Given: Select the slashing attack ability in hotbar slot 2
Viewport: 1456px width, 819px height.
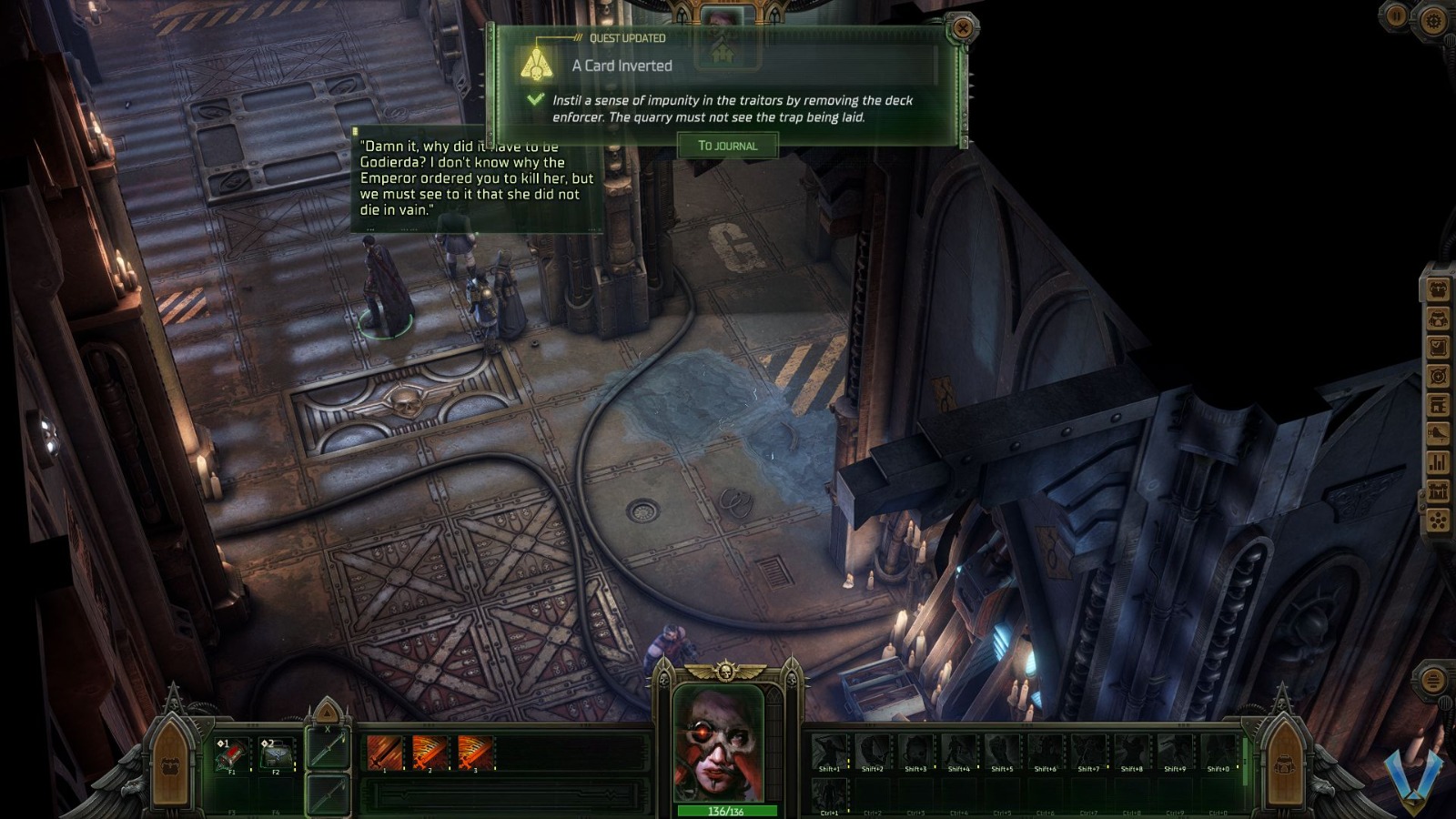Looking at the screenshot, I should point(430,751).
